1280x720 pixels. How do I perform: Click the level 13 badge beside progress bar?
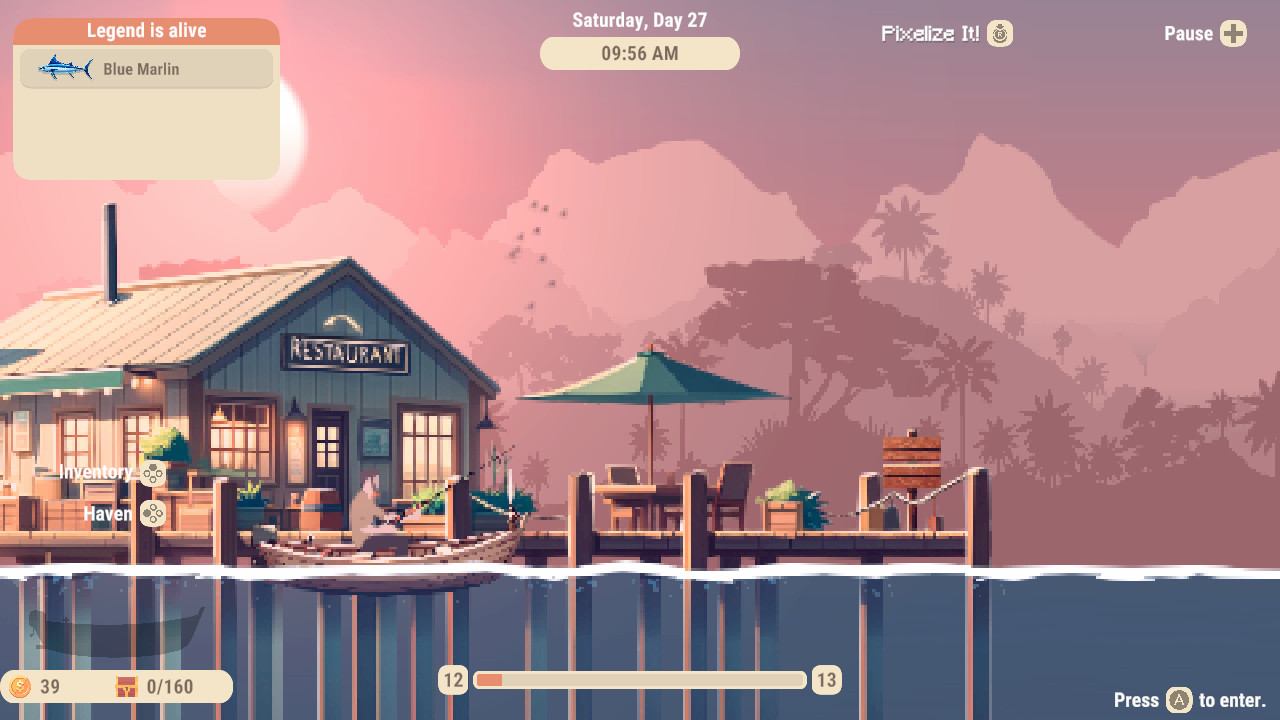826,679
